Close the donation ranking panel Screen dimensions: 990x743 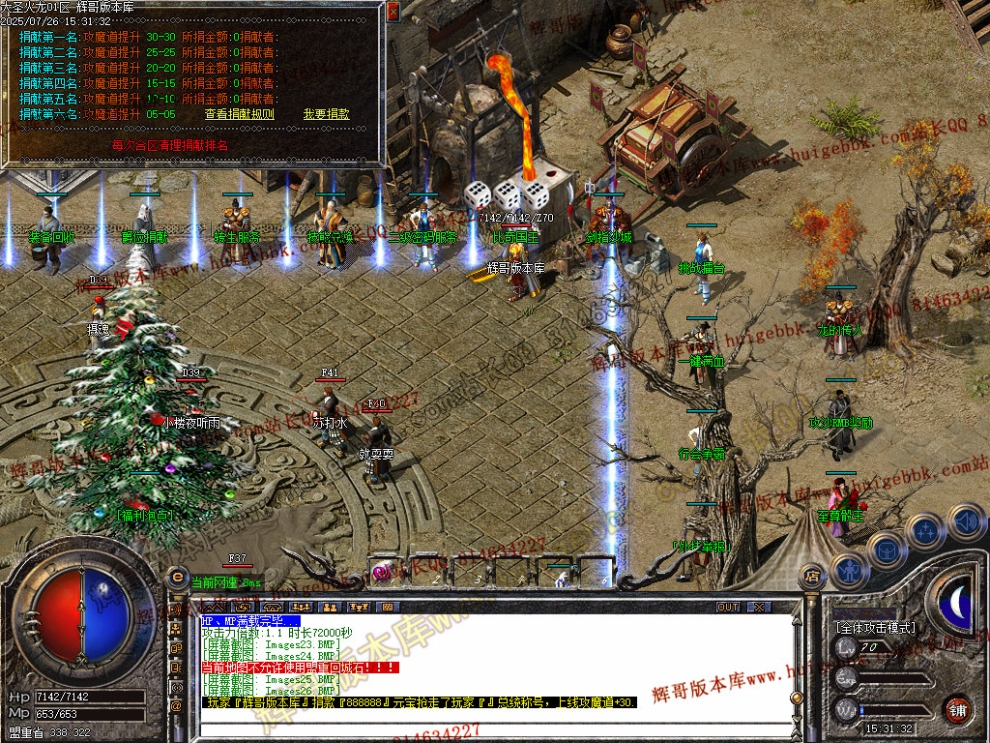coord(393,12)
